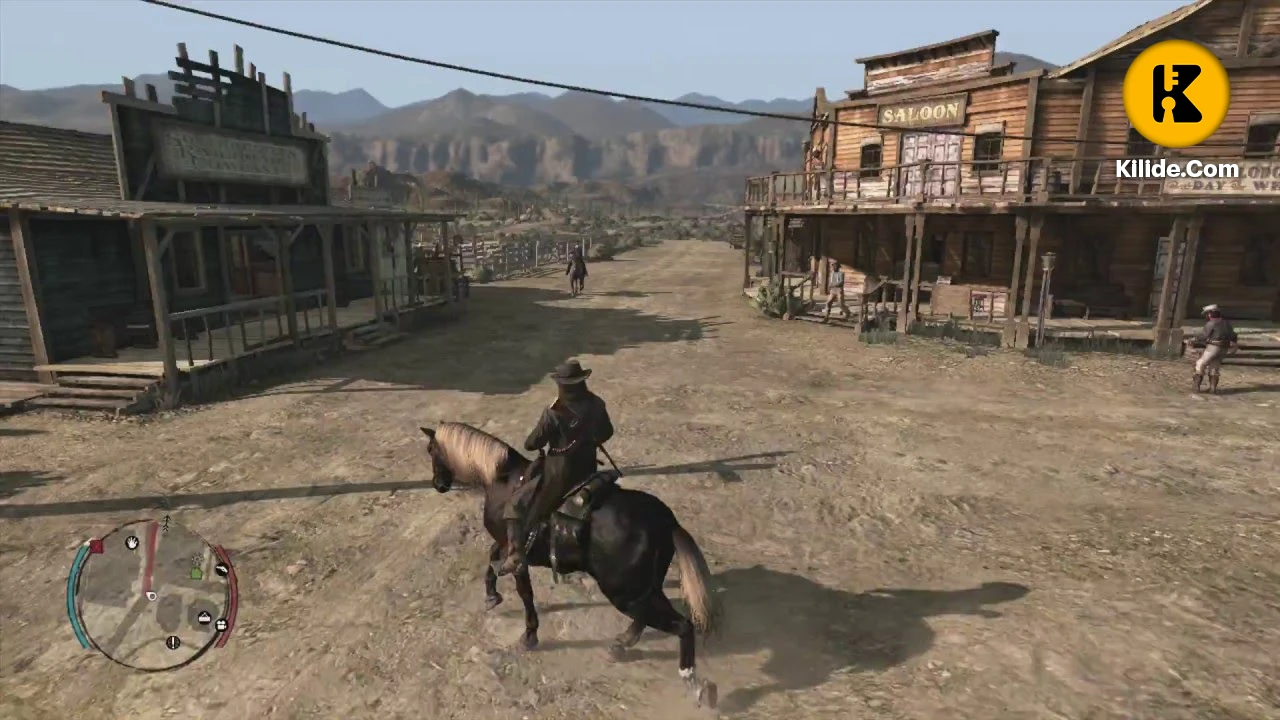Click the red waypoint diamond on the minimap
Viewport: 1280px width, 720px height.
click(97, 545)
